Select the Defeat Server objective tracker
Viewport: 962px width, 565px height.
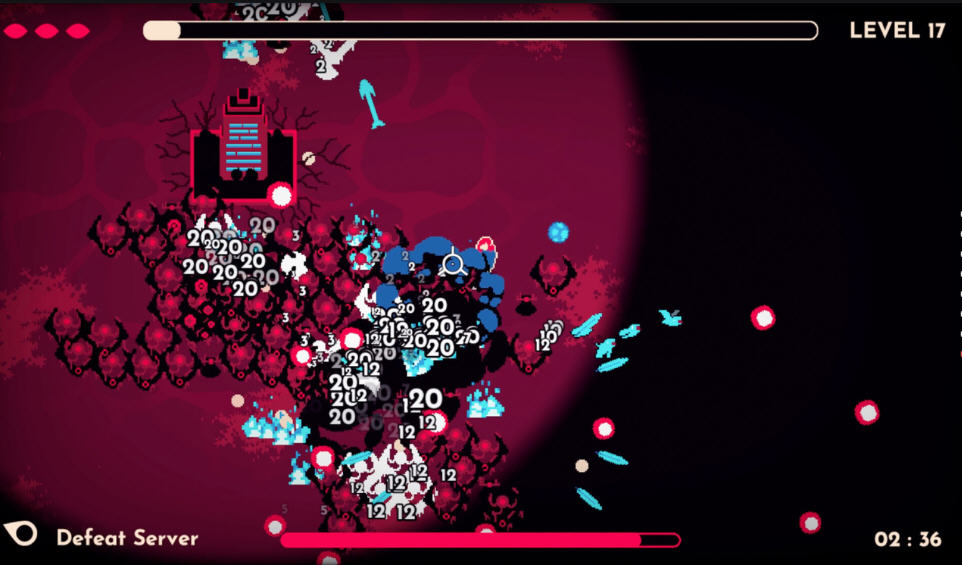click(x=127, y=538)
